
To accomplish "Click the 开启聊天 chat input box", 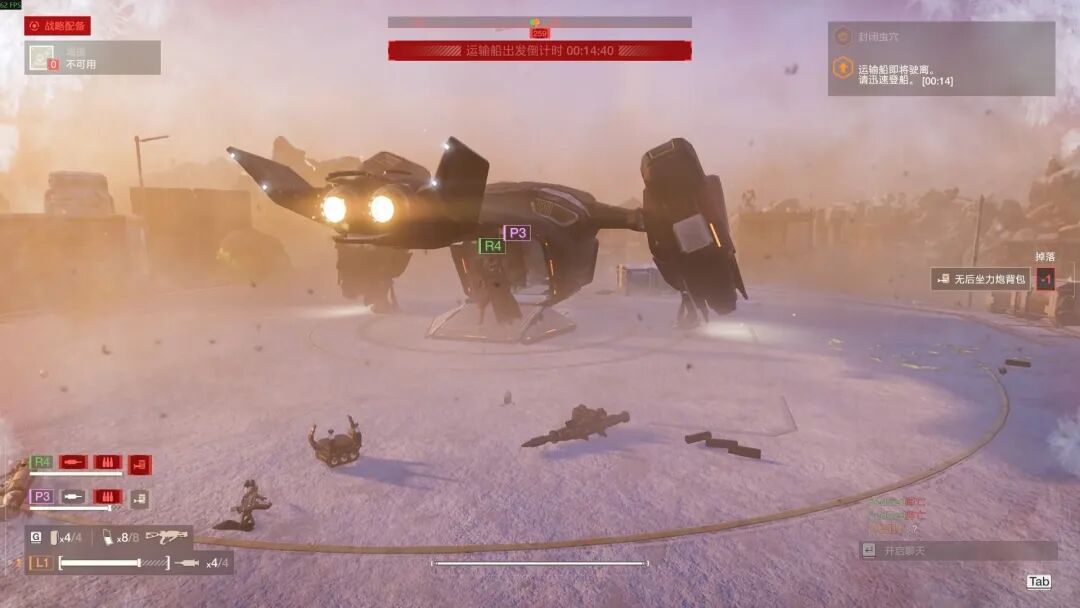I will tap(958, 550).
